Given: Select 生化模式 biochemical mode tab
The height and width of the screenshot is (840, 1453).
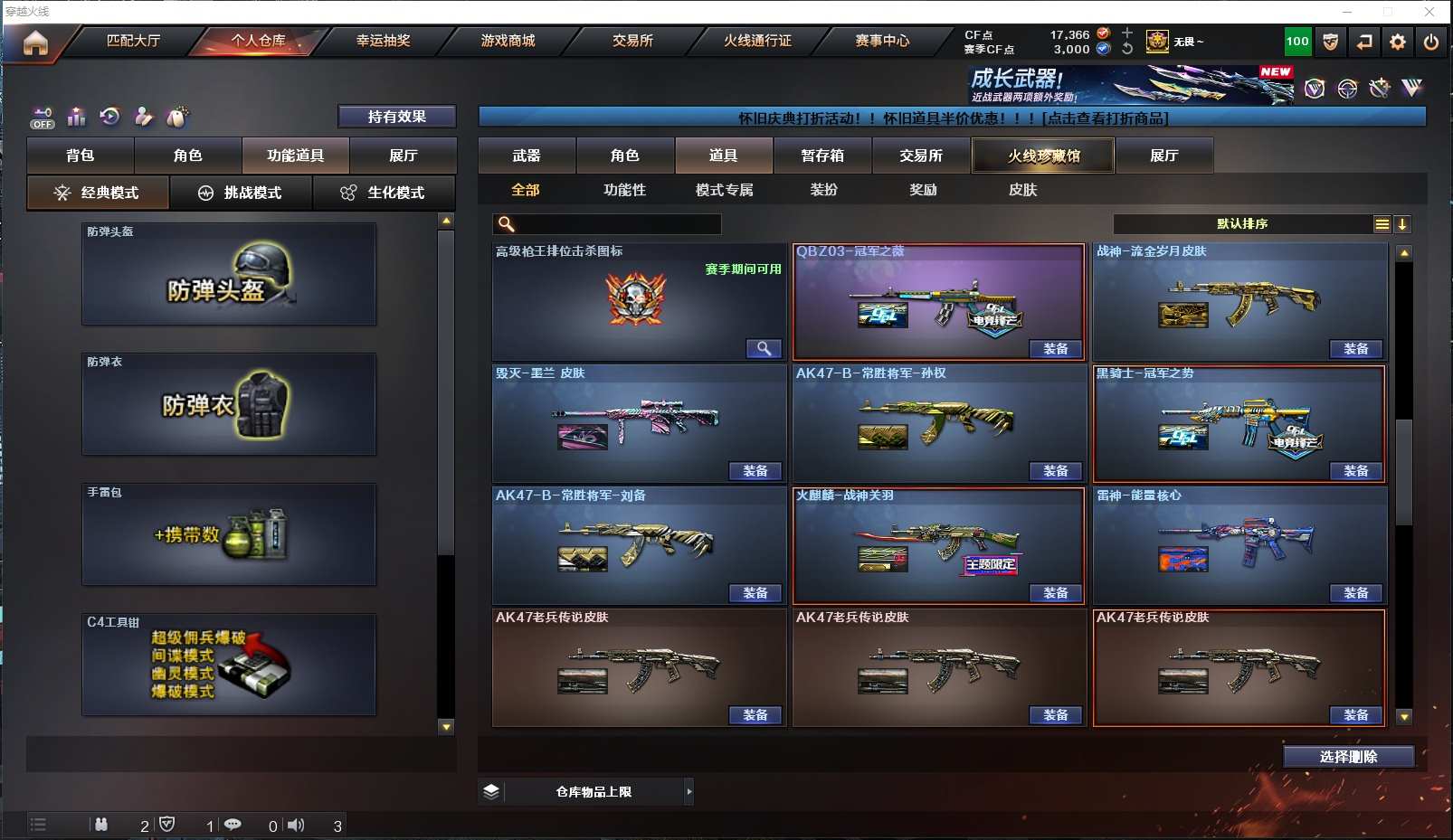Looking at the screenshot, I should 384,193.
